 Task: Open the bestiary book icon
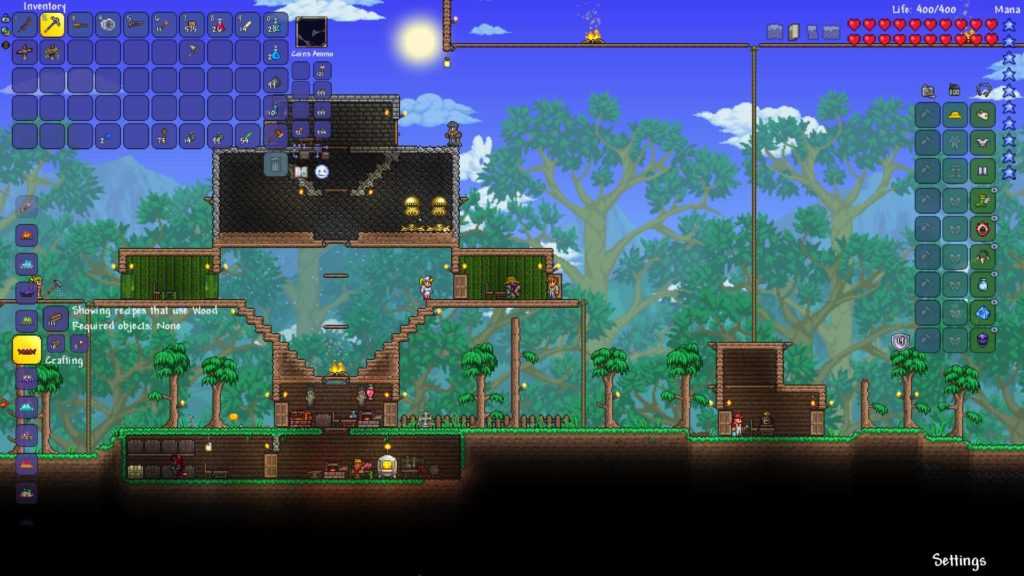pyautogui.click(x=300, y=172)
